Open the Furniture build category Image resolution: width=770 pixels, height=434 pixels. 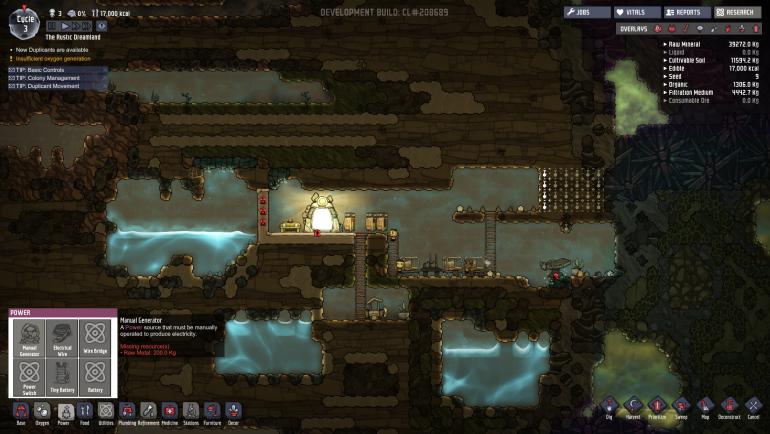point(211,412)
